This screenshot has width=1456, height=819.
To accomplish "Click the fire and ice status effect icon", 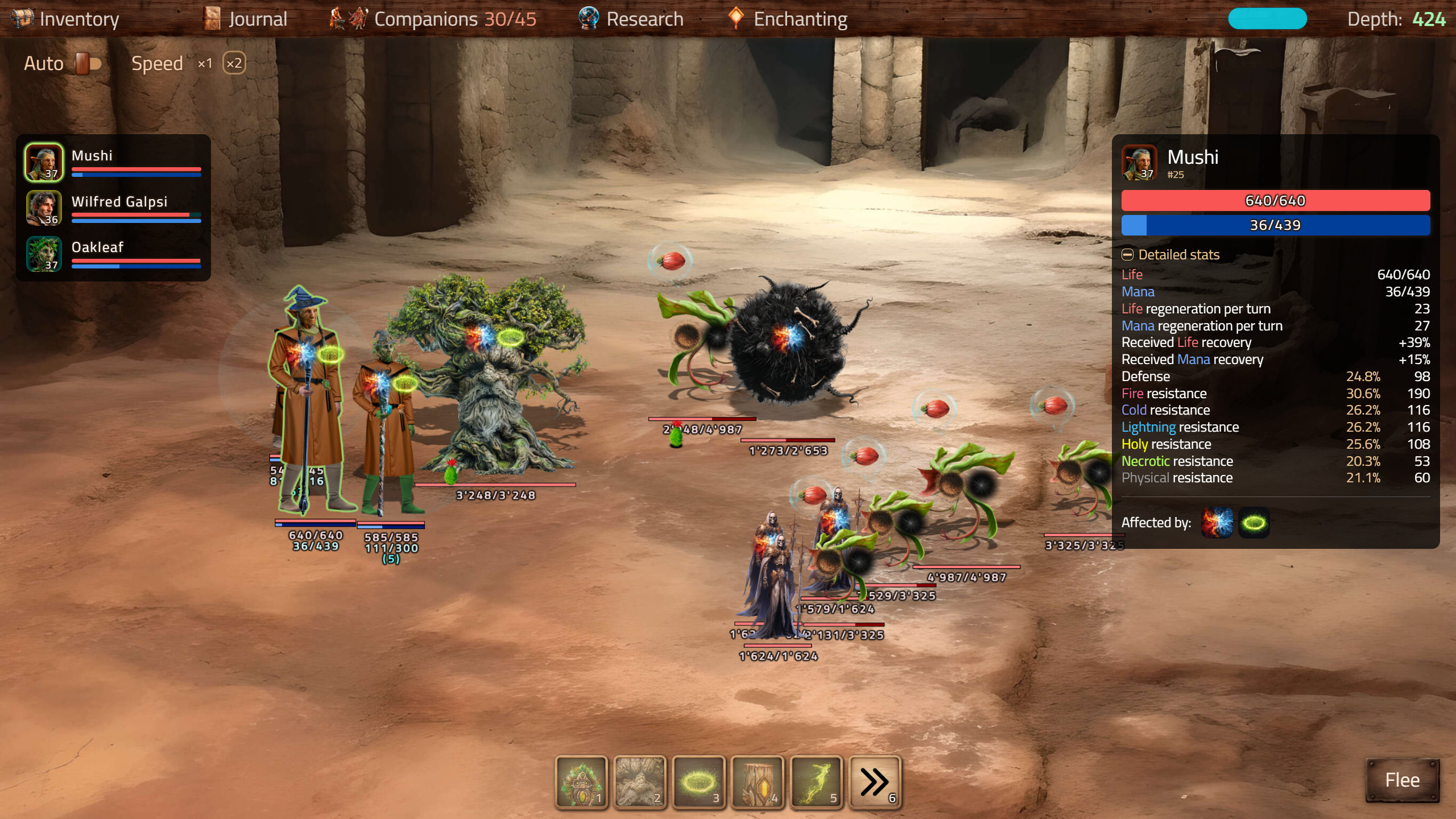I will click(1217, 523).
